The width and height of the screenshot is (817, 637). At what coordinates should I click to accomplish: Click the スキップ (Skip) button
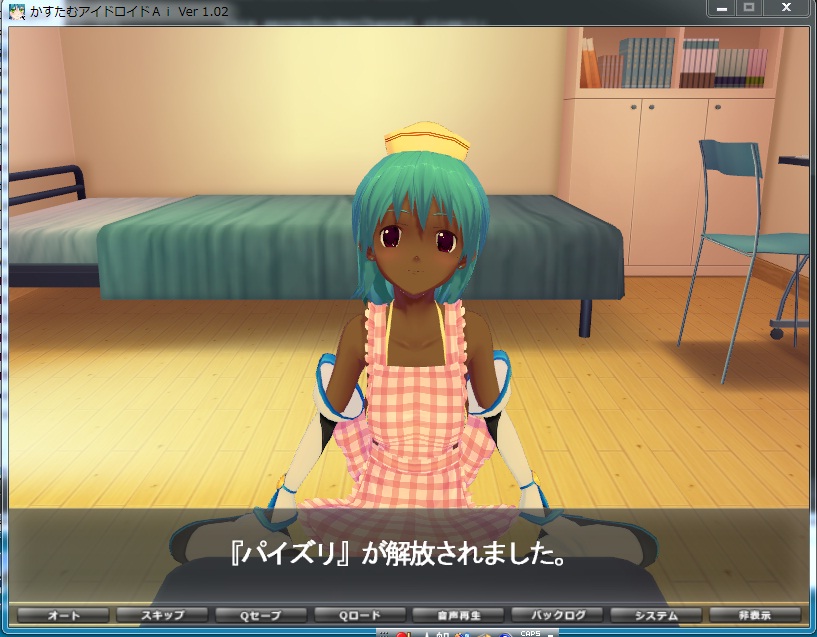point(163,615)
